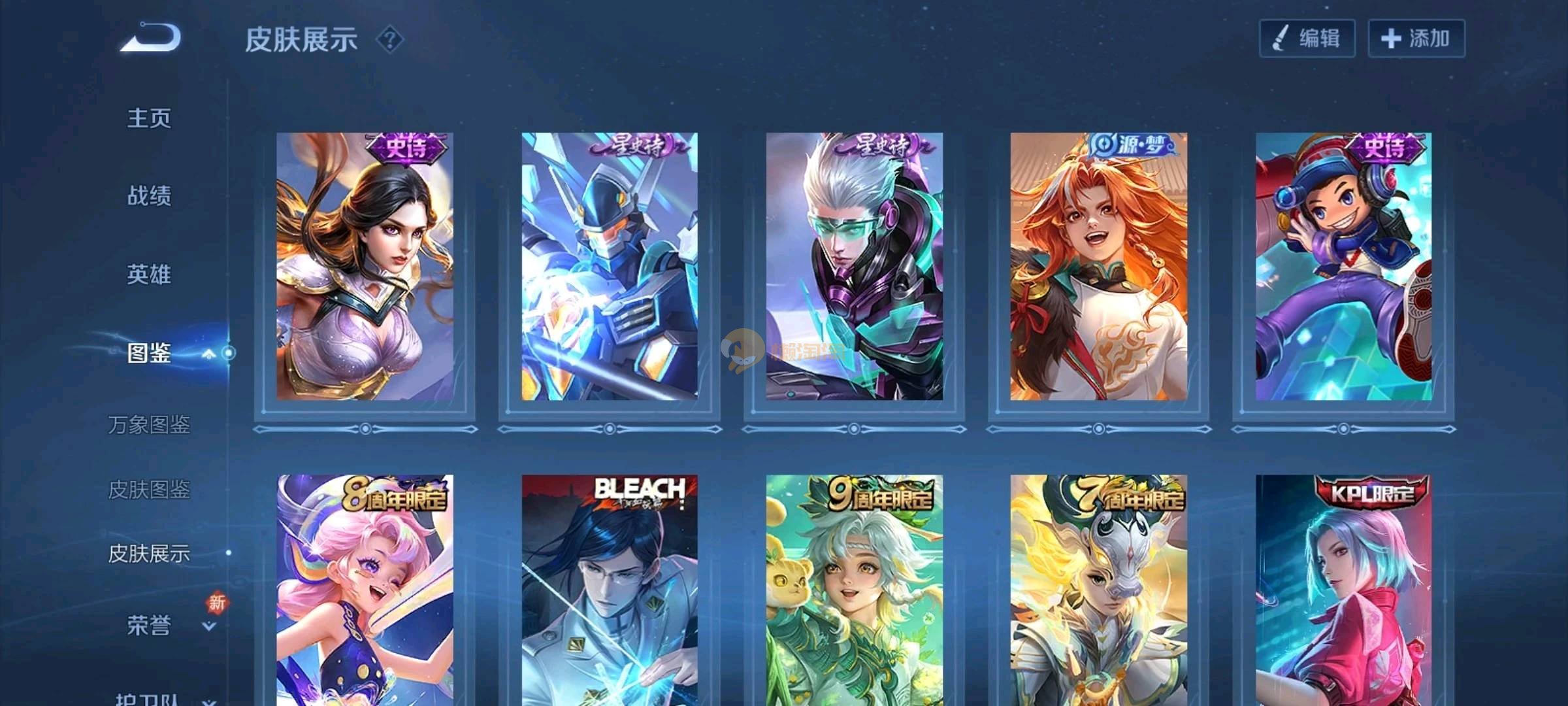Select the 英雄 heroes tab
Viewport: 1568px width, 706px height.
tap(149, 274)
